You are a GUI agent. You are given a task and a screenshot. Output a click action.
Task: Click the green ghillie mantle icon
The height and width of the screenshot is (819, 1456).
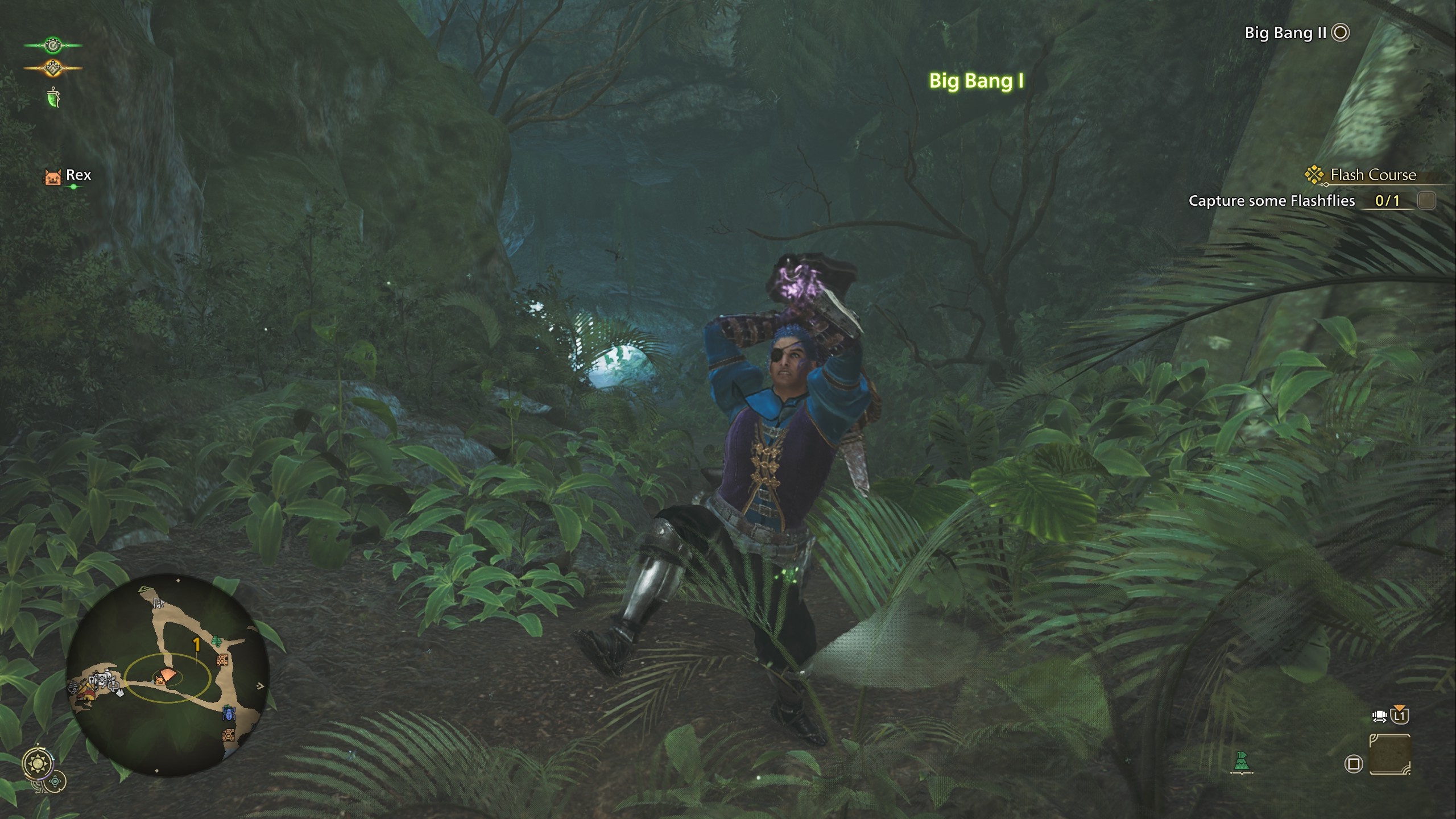[1242, 762]
